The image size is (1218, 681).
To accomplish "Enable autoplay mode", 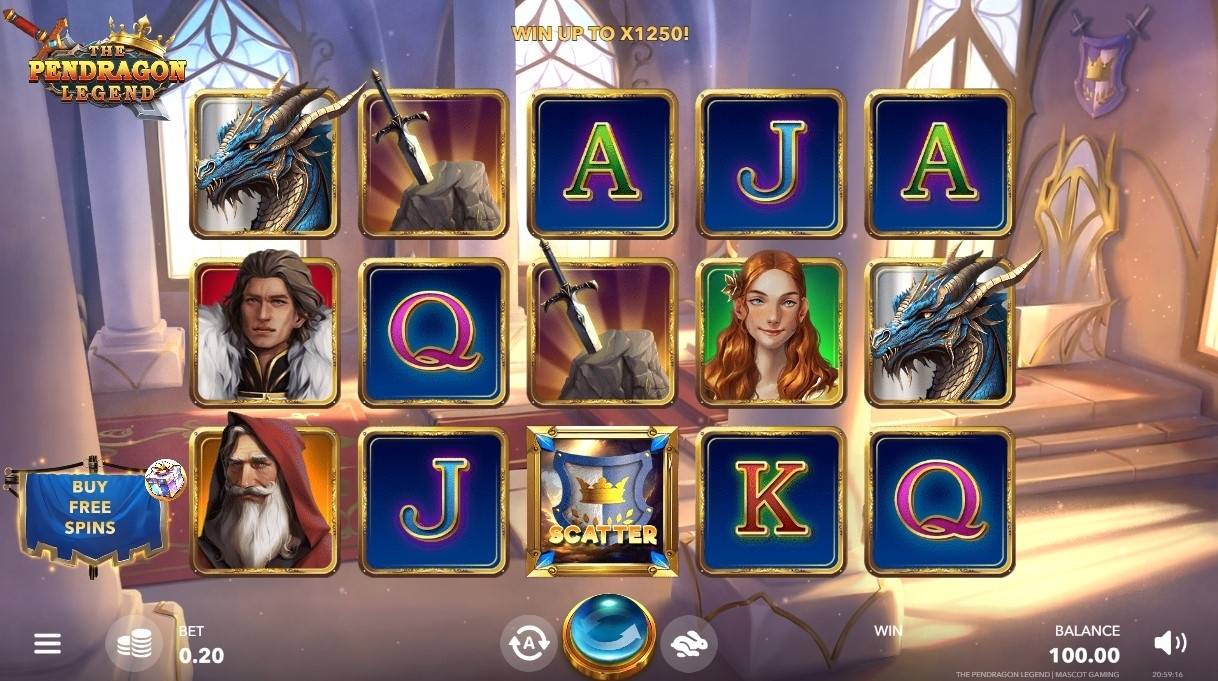I will [x=527, y=643].
